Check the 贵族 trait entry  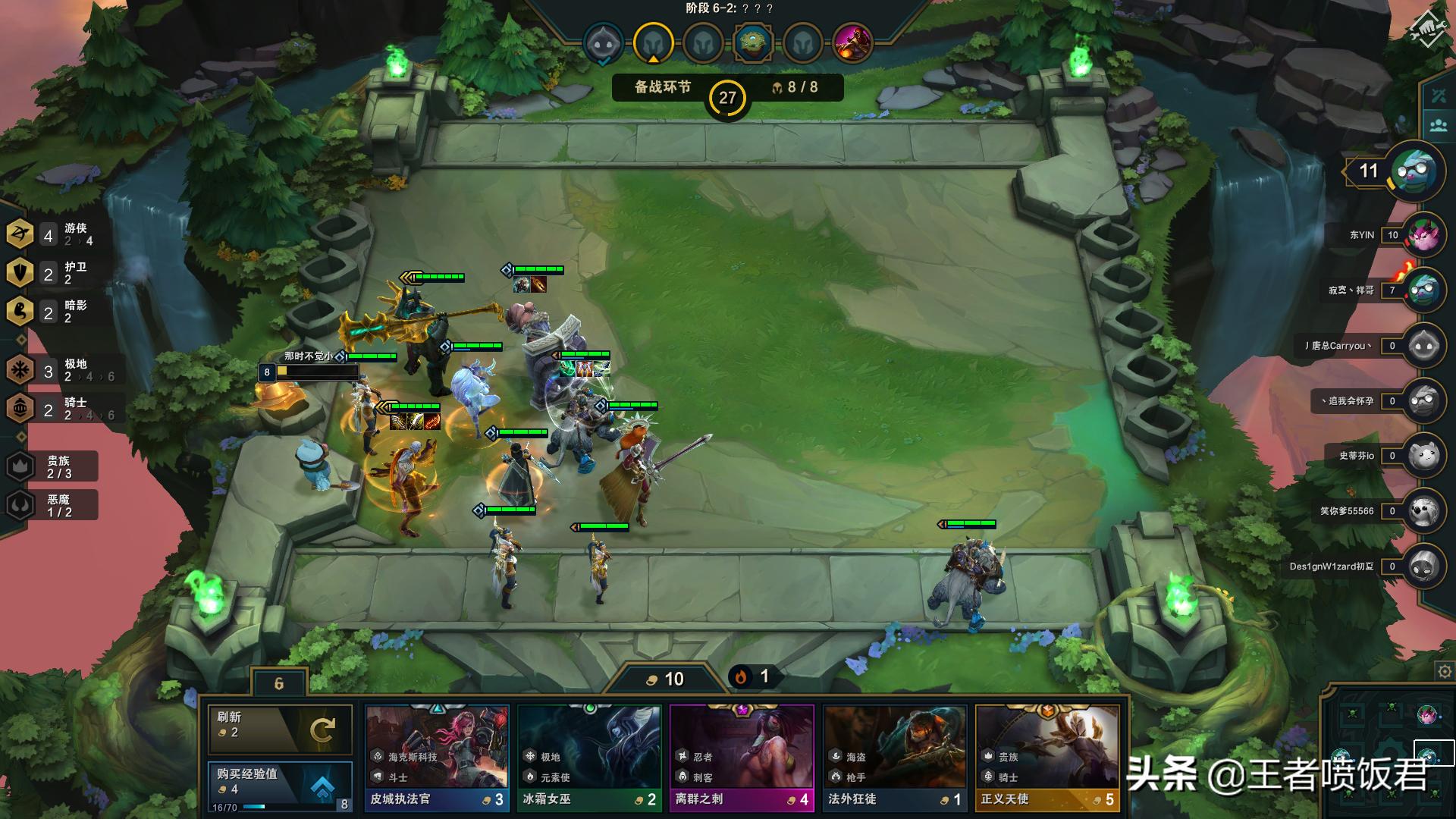52,466
